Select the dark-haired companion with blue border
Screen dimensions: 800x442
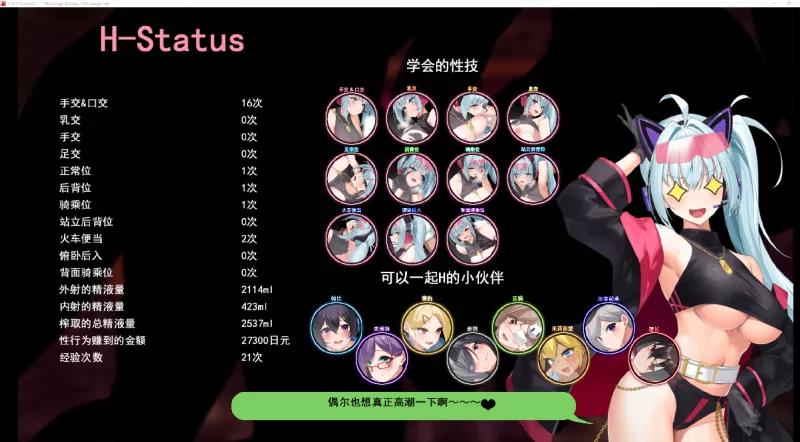[336, 326]
